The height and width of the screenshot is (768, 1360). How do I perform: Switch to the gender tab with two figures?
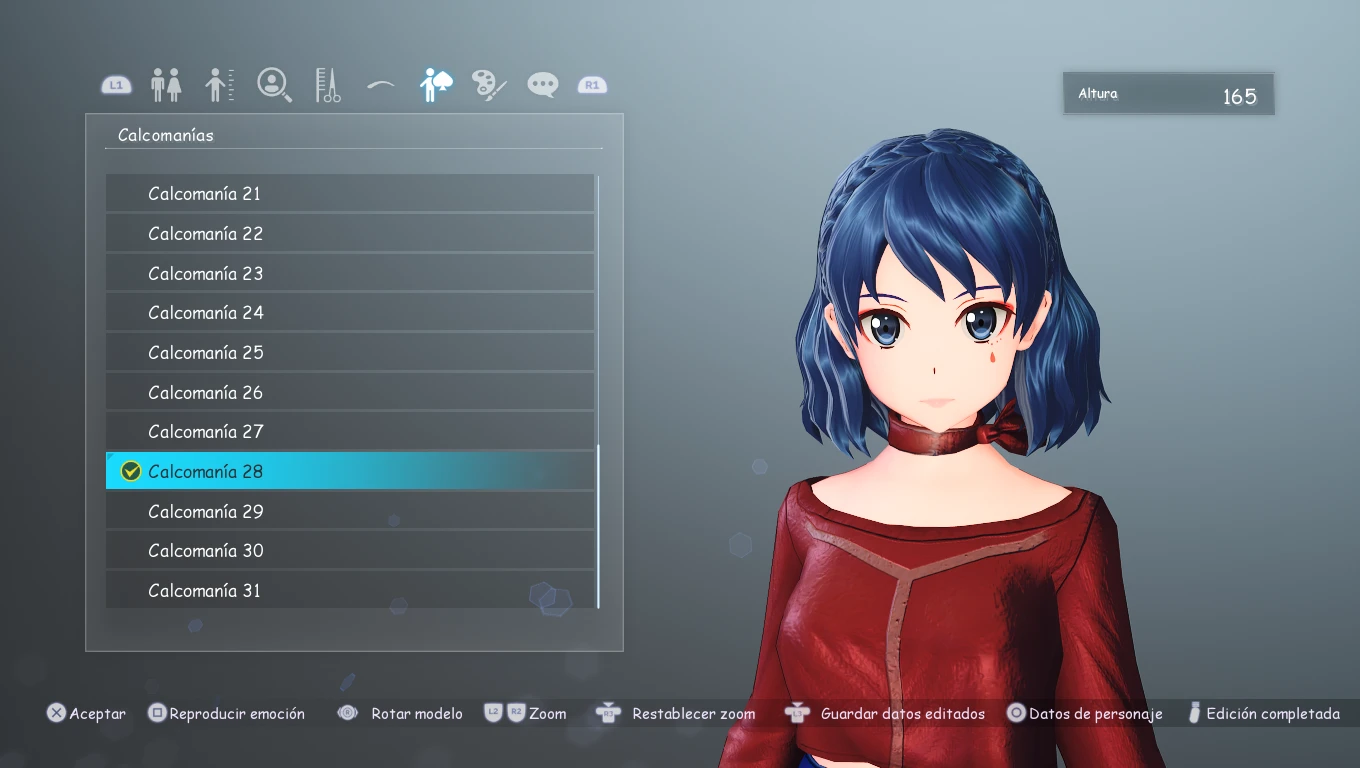click(x=166, y=85)
